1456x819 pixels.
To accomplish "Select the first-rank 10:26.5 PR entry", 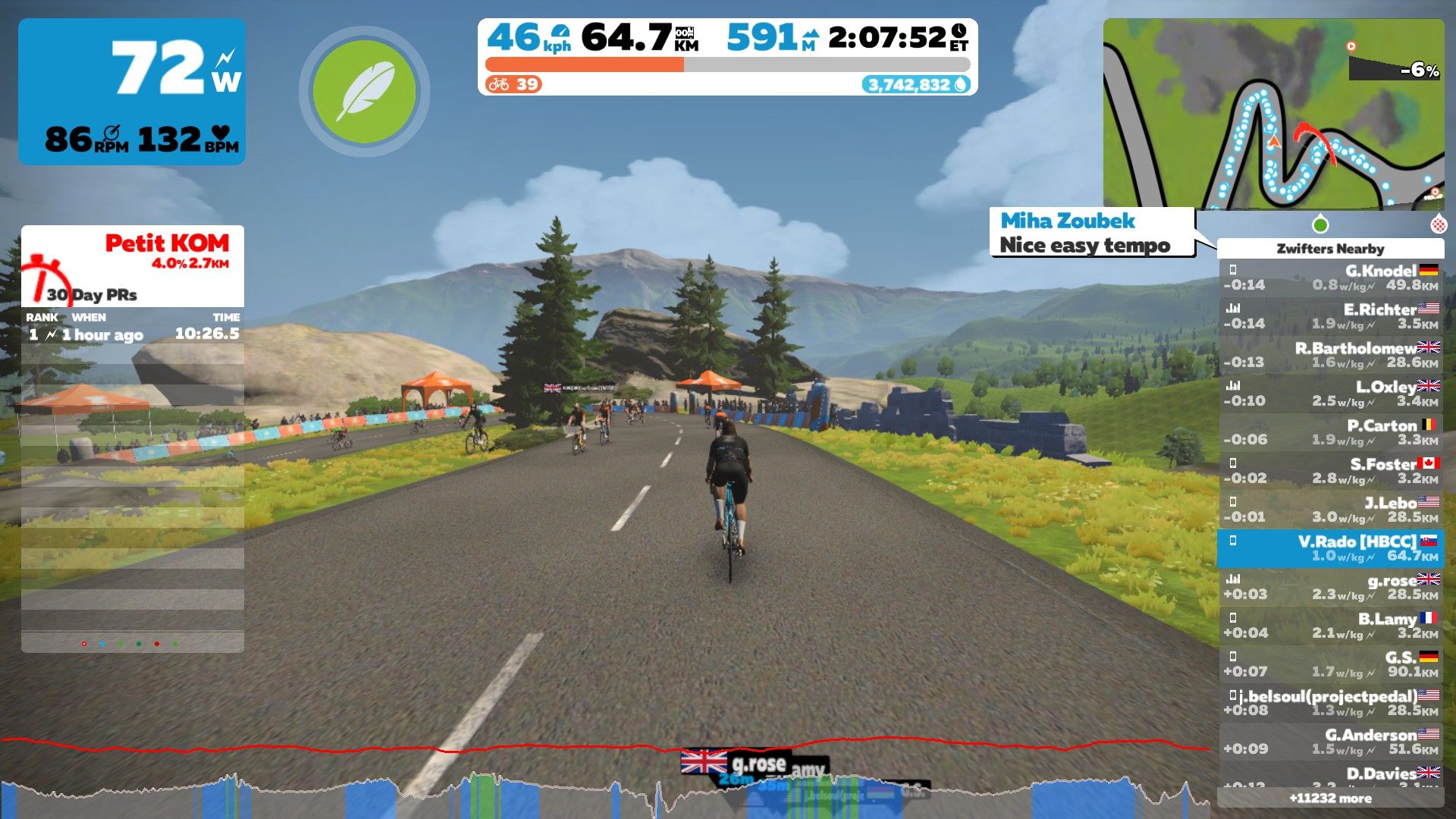I will pyautogui.click(x=133, y=334).
